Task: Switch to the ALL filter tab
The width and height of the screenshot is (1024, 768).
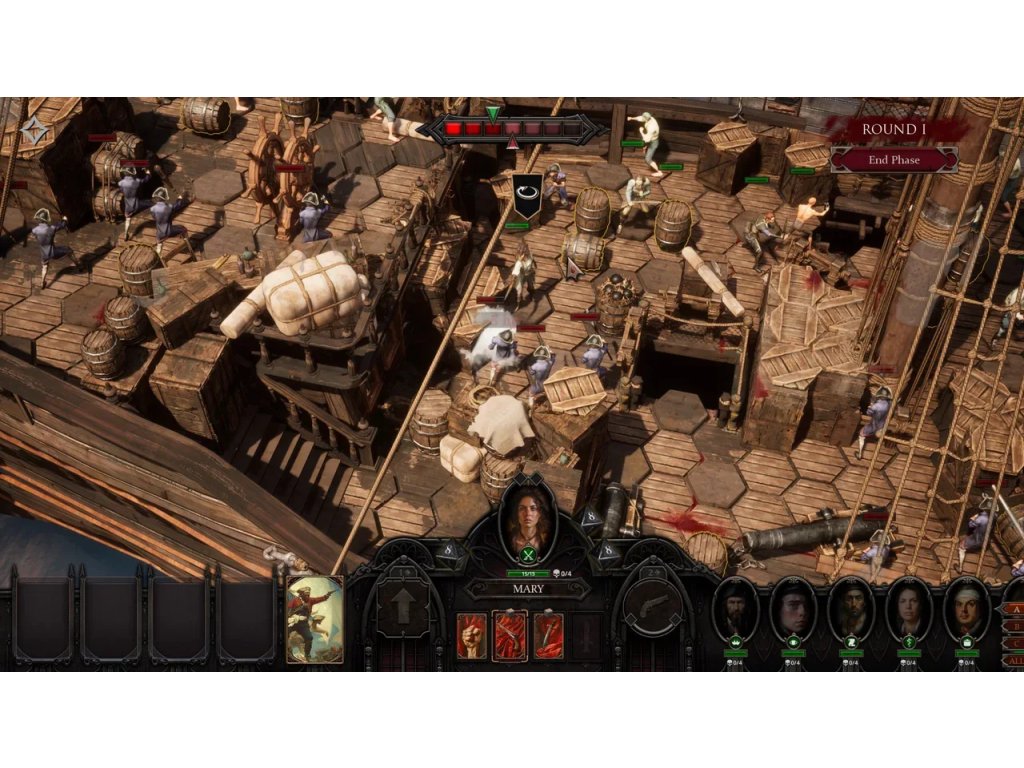Action: tap(1014, 661)
